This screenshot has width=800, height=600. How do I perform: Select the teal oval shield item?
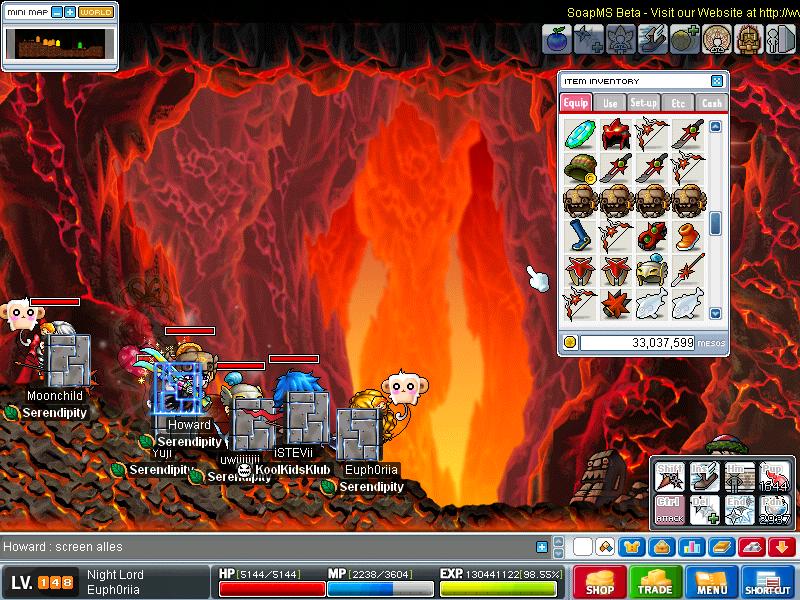point(579,133)
